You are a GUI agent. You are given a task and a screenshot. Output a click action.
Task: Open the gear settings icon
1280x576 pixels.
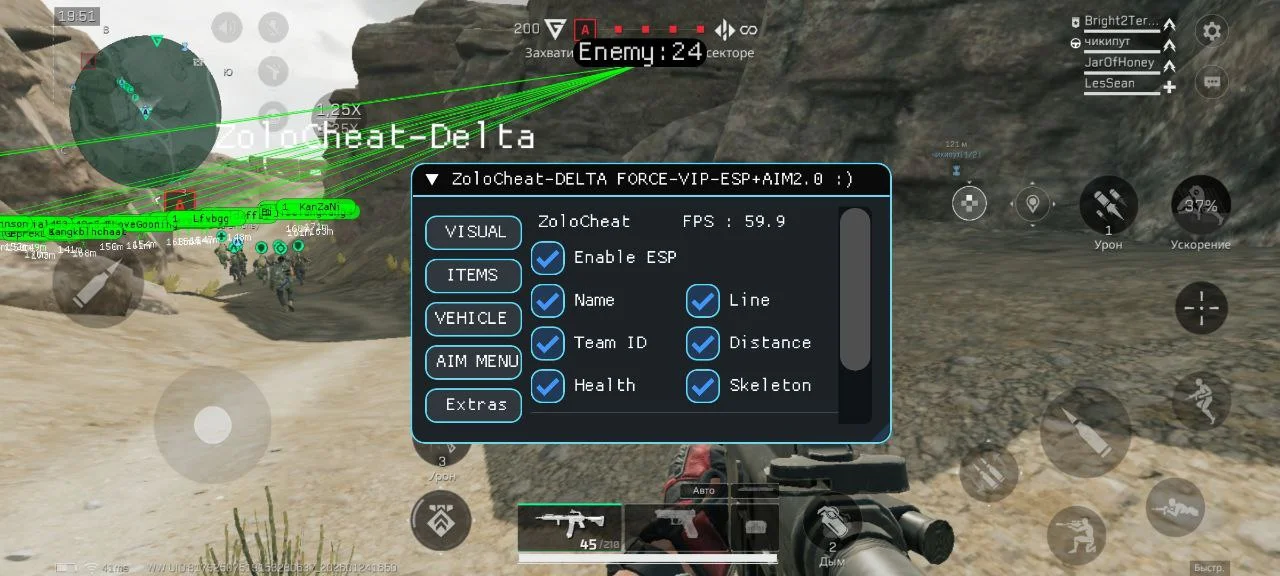click(1212, 31)
